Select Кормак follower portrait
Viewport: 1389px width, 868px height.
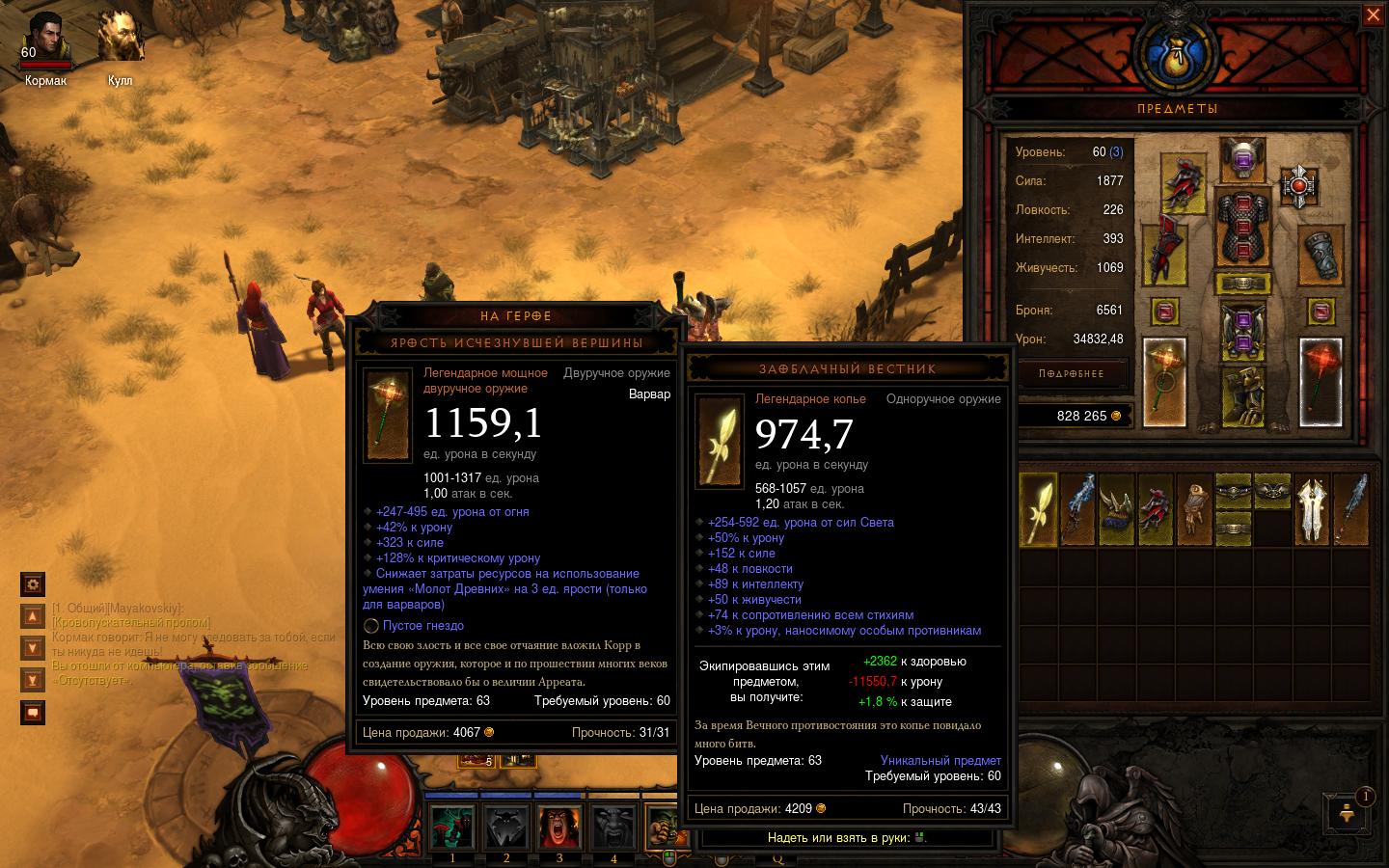[44, 41]
